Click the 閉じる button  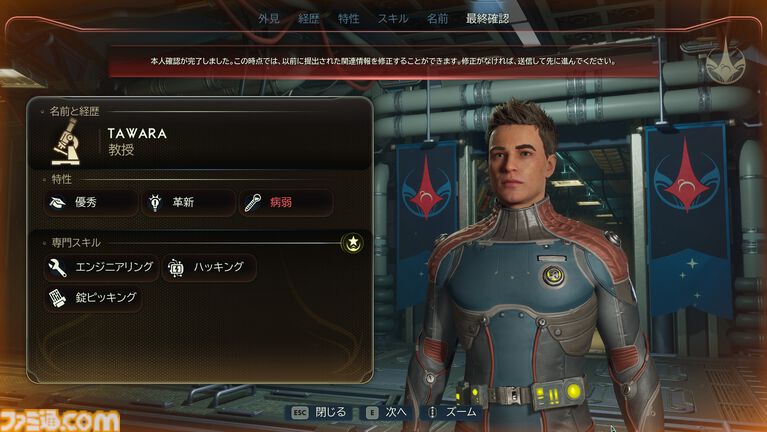pyautogui.click(x=319, y=412)
